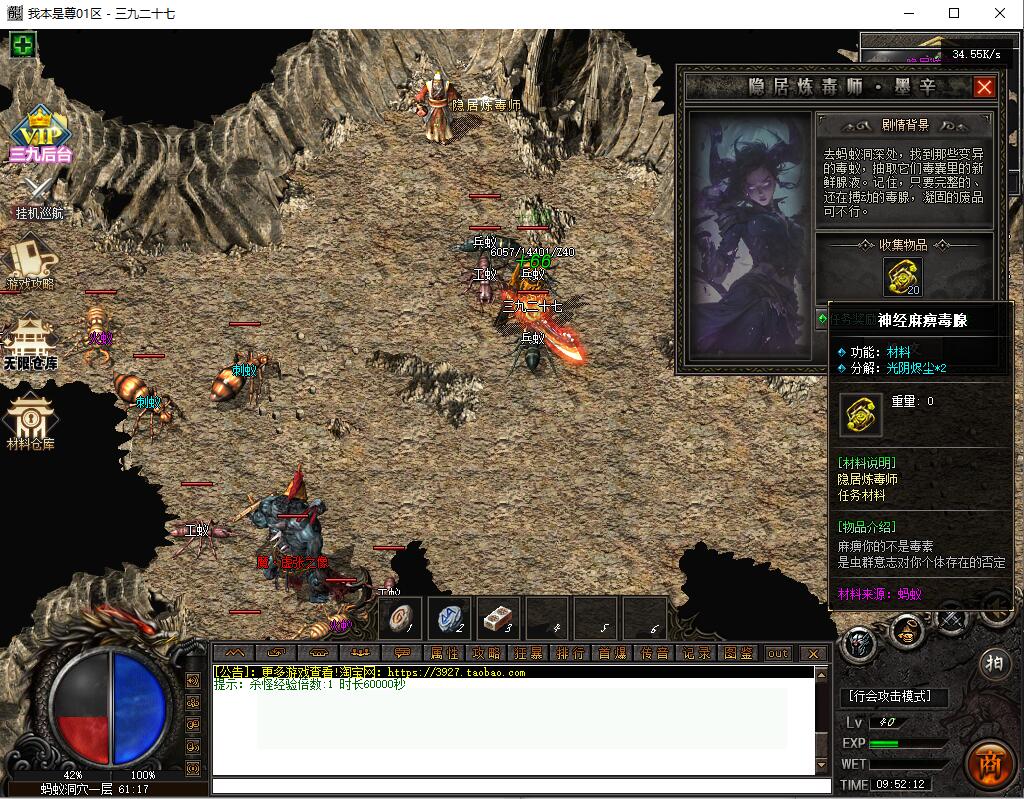Open the VIP 三九后台 panel

[40, 133]
